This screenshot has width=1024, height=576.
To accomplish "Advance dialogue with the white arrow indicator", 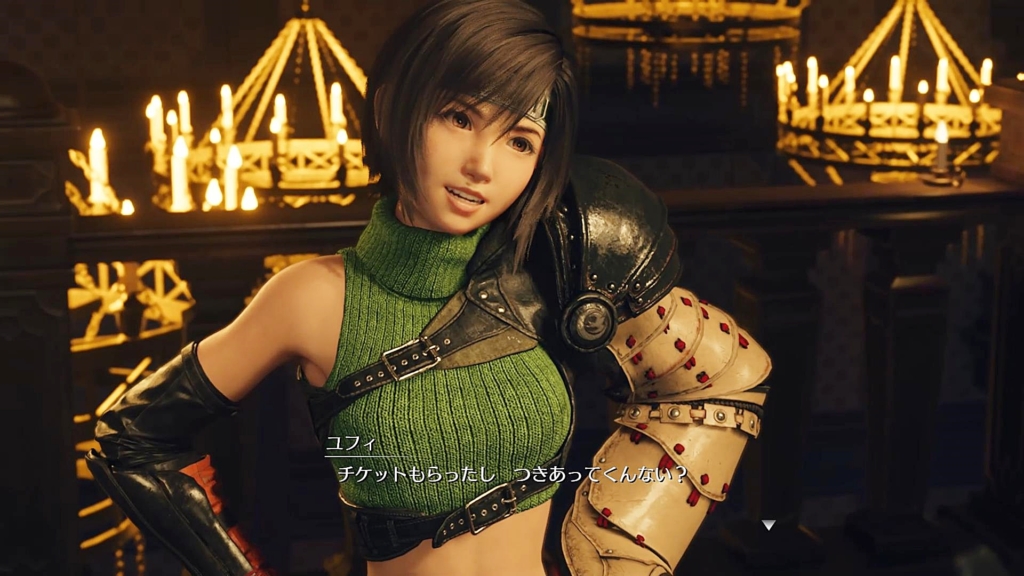I will click(768, 524).
